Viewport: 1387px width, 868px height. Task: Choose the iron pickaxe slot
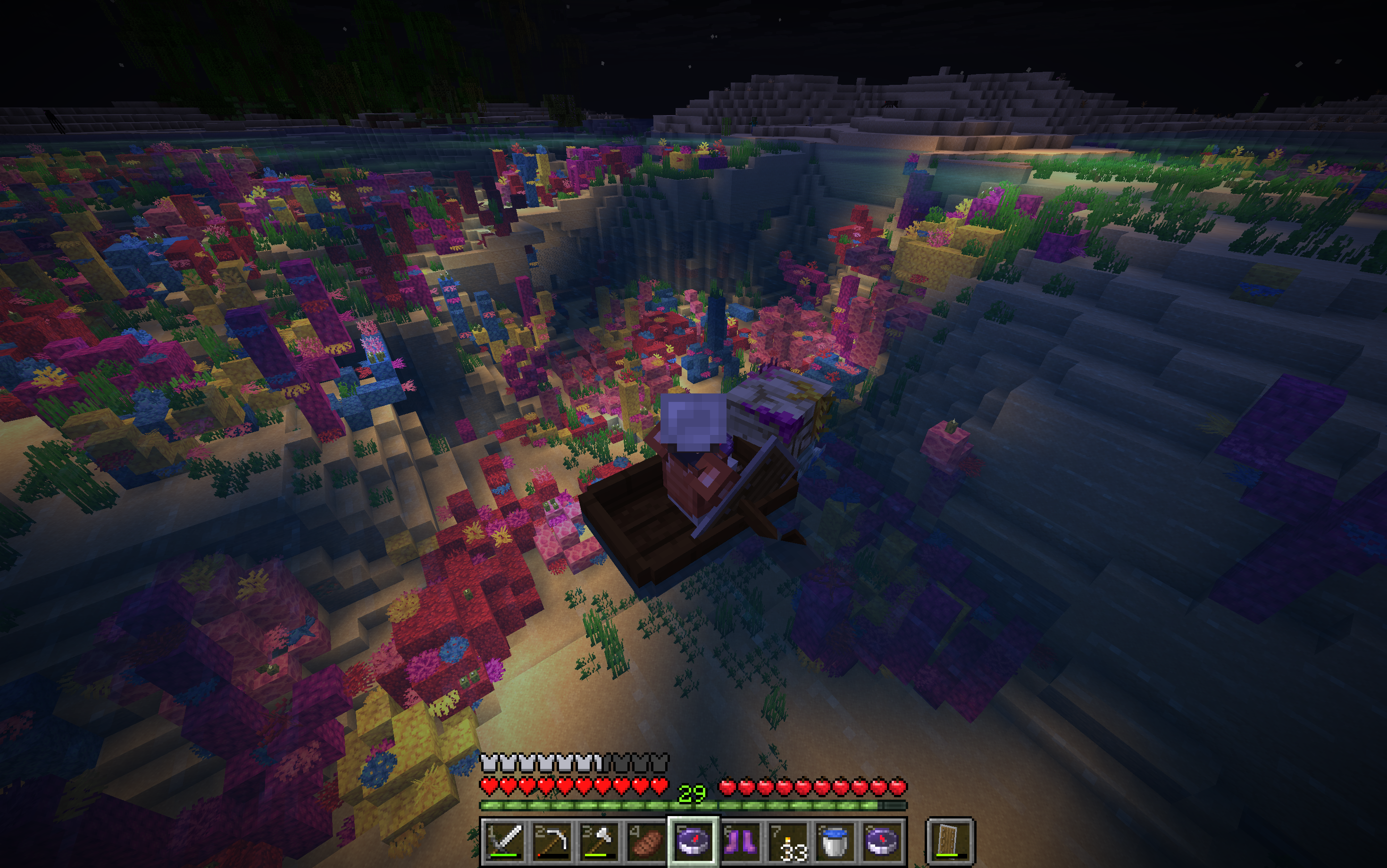pos(551,841)
